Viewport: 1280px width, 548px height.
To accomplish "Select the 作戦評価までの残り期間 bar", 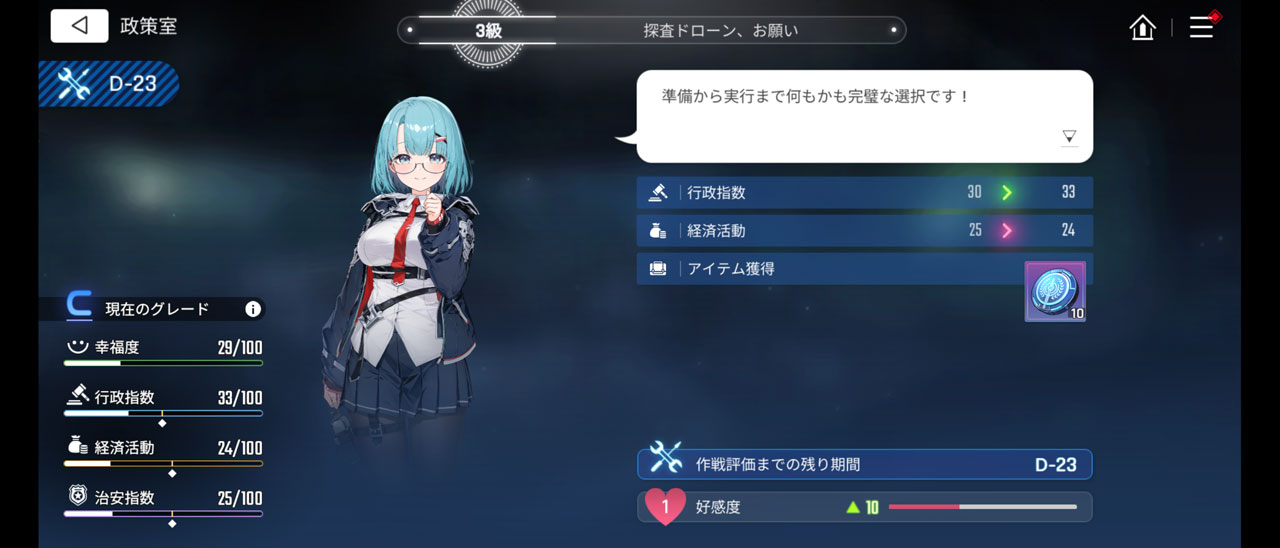I will (x=864, y=464).
